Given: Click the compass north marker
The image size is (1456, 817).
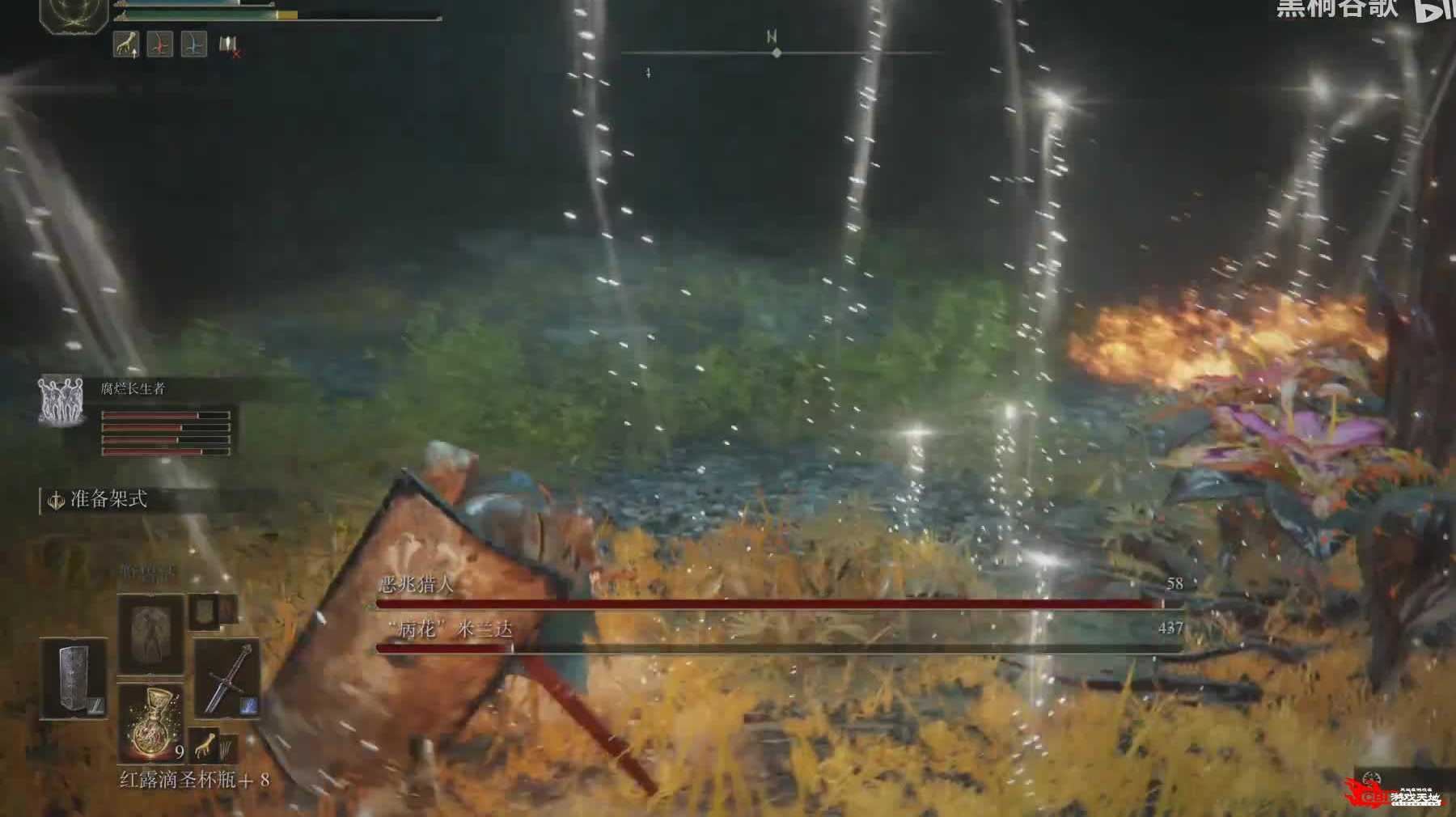Looking at the screenshot, I should pyautogui.click(x=772, y=37).
